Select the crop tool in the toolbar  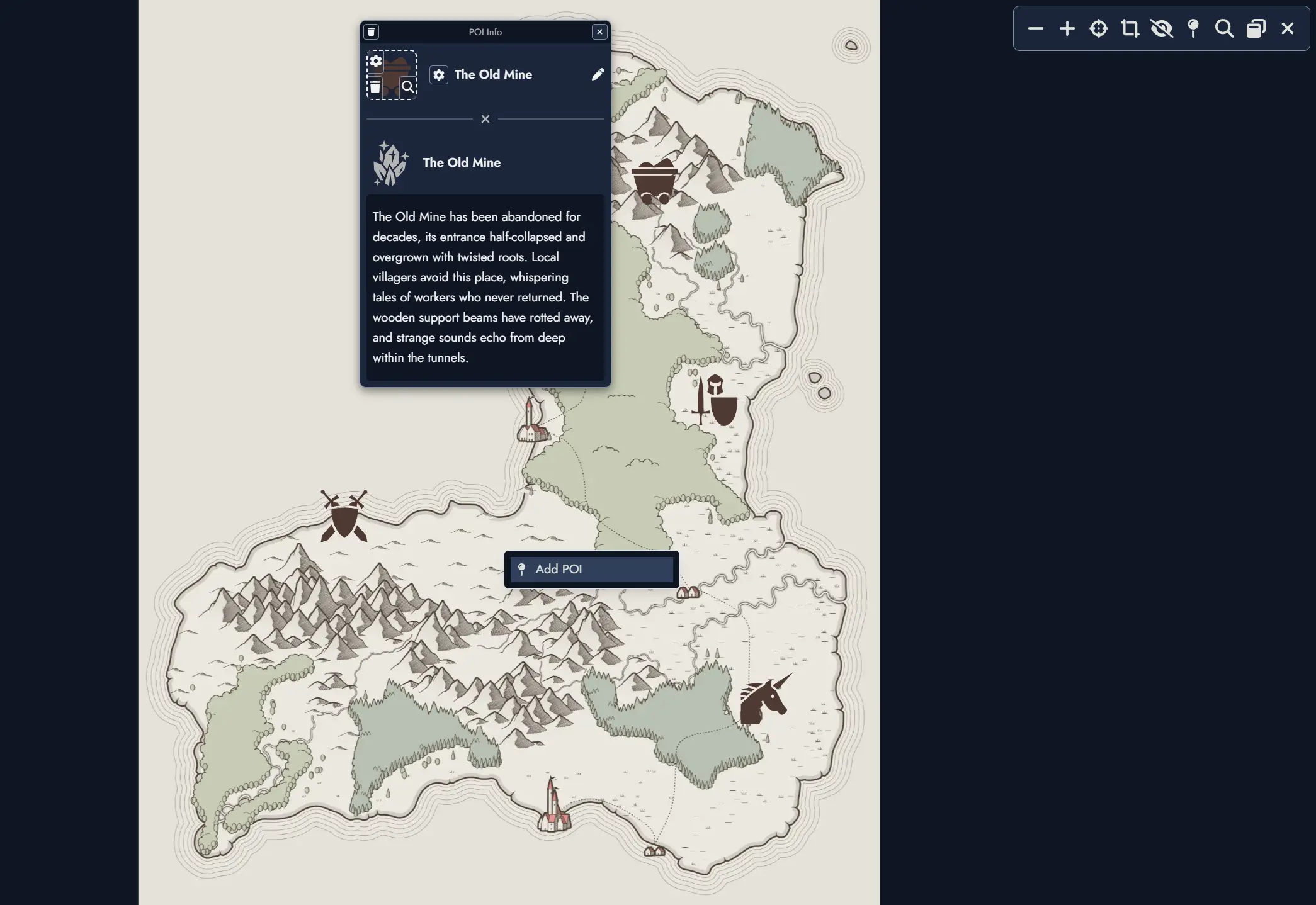pyautogui.click(x=1131, y=28)
